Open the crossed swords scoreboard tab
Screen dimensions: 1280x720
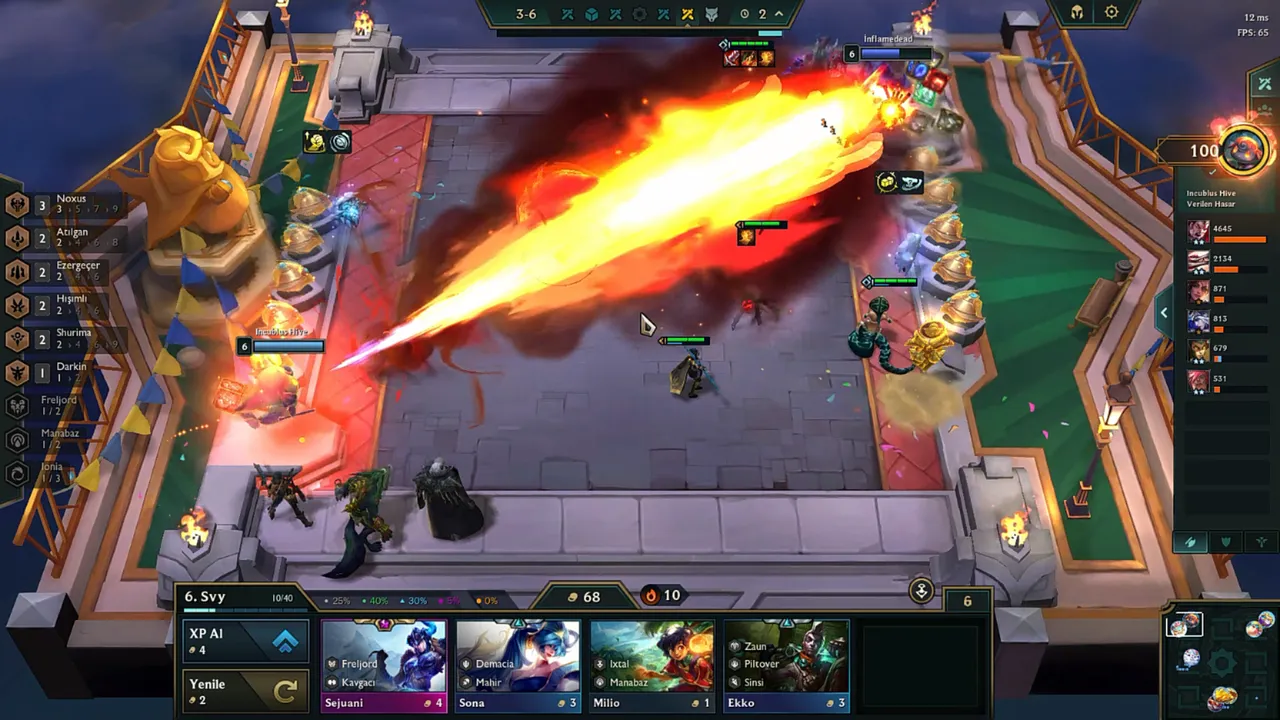point(1265,84)
